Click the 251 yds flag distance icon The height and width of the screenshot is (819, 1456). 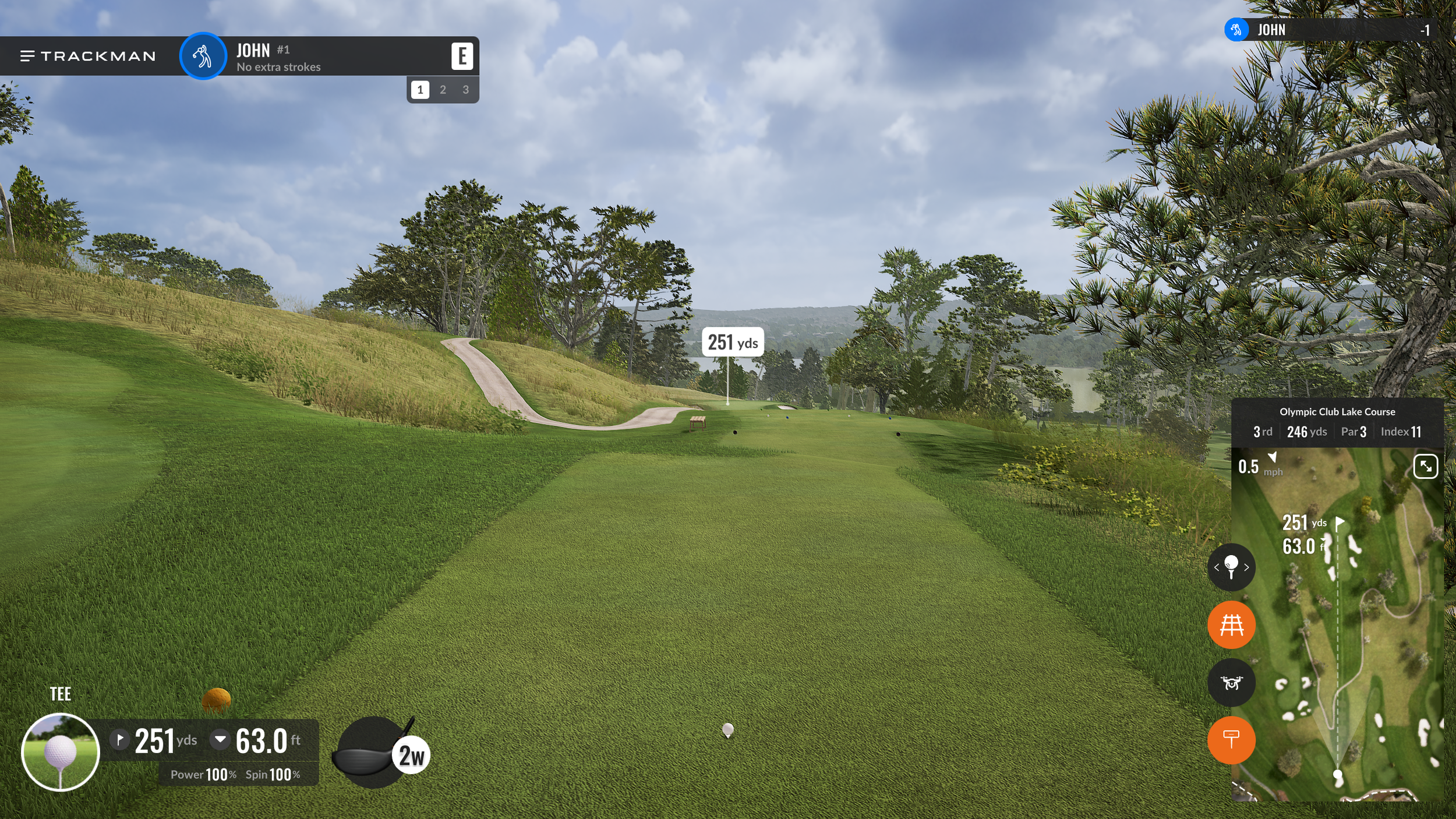pos(119,739)
